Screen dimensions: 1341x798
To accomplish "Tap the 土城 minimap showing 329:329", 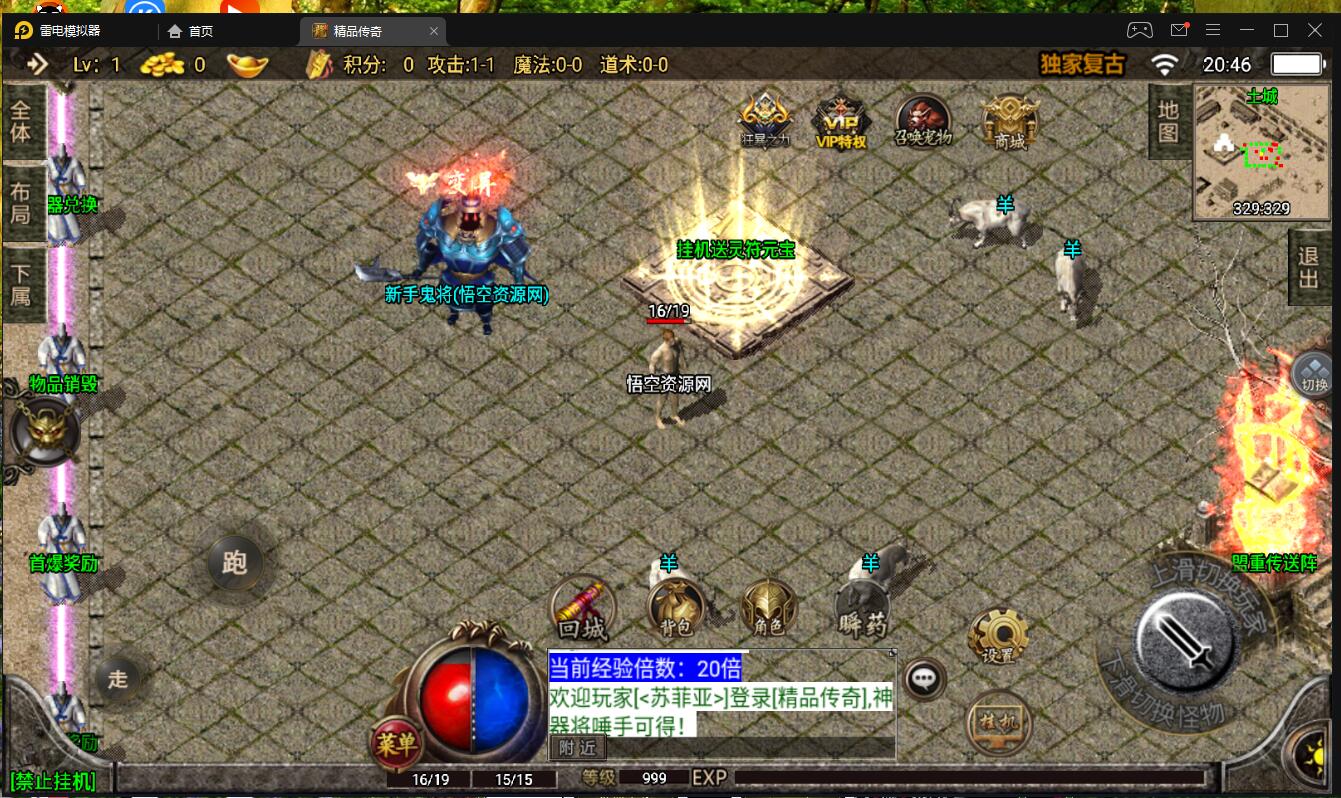I will click(x=1262, y=150).
